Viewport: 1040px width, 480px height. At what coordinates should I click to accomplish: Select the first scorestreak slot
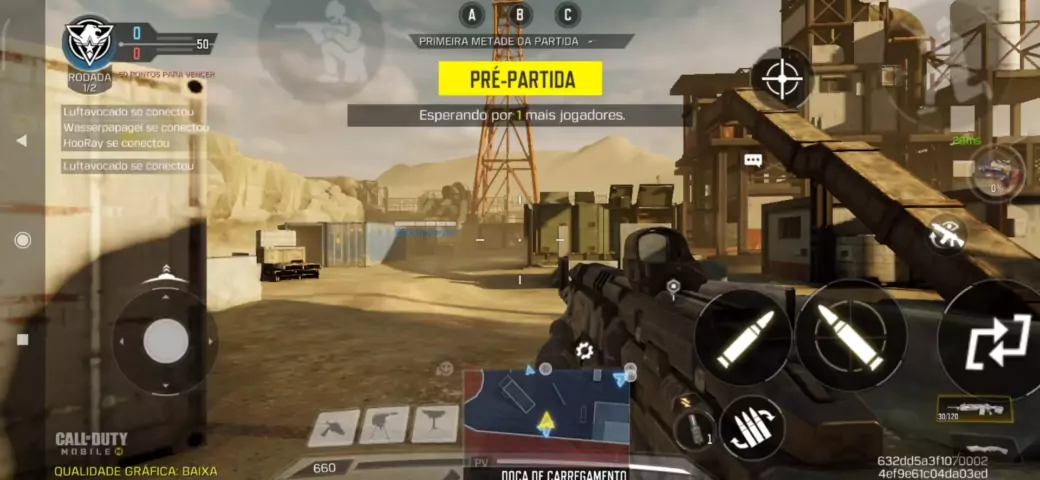pos(333,427)
